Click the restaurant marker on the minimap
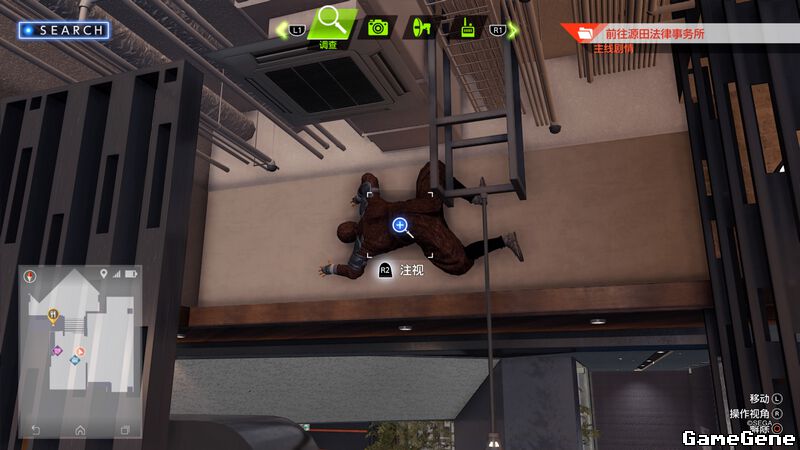This screenshot has height=450, width=800. pyautogui.click(x=53, y=316)
